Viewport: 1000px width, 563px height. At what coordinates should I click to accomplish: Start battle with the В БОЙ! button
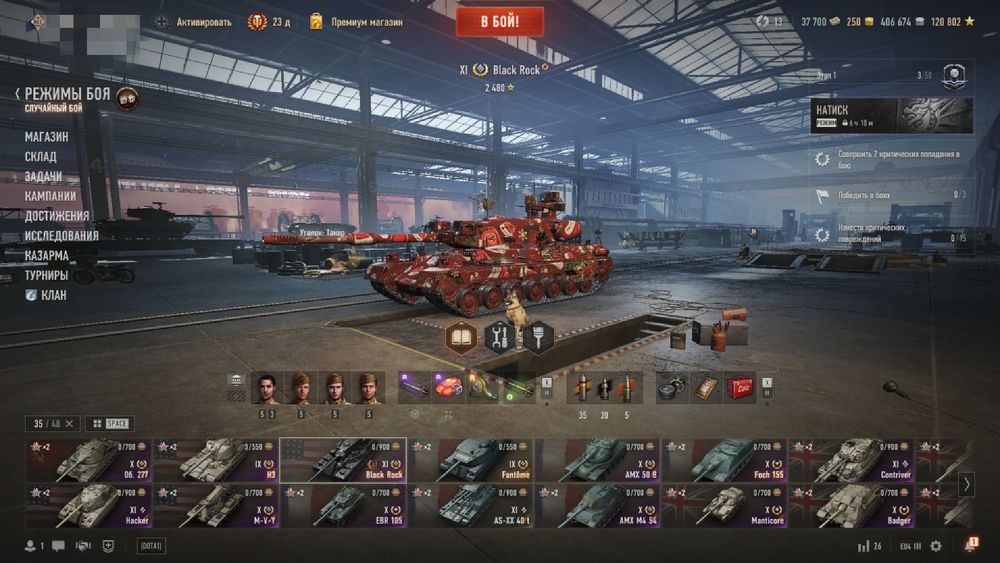500,21
